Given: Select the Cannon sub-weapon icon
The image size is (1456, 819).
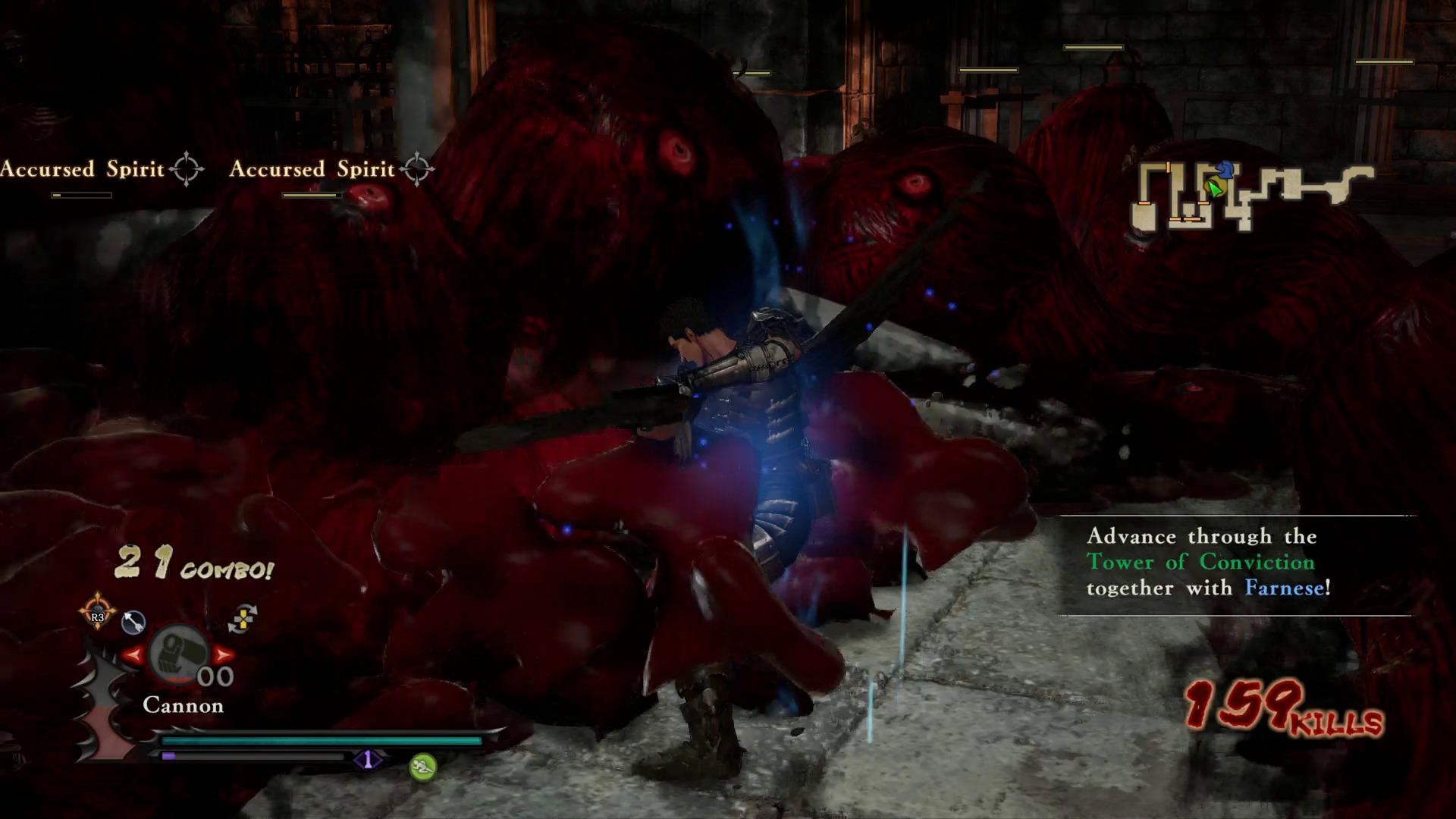Looking at the screenshot, I should (x=179, y=654).
